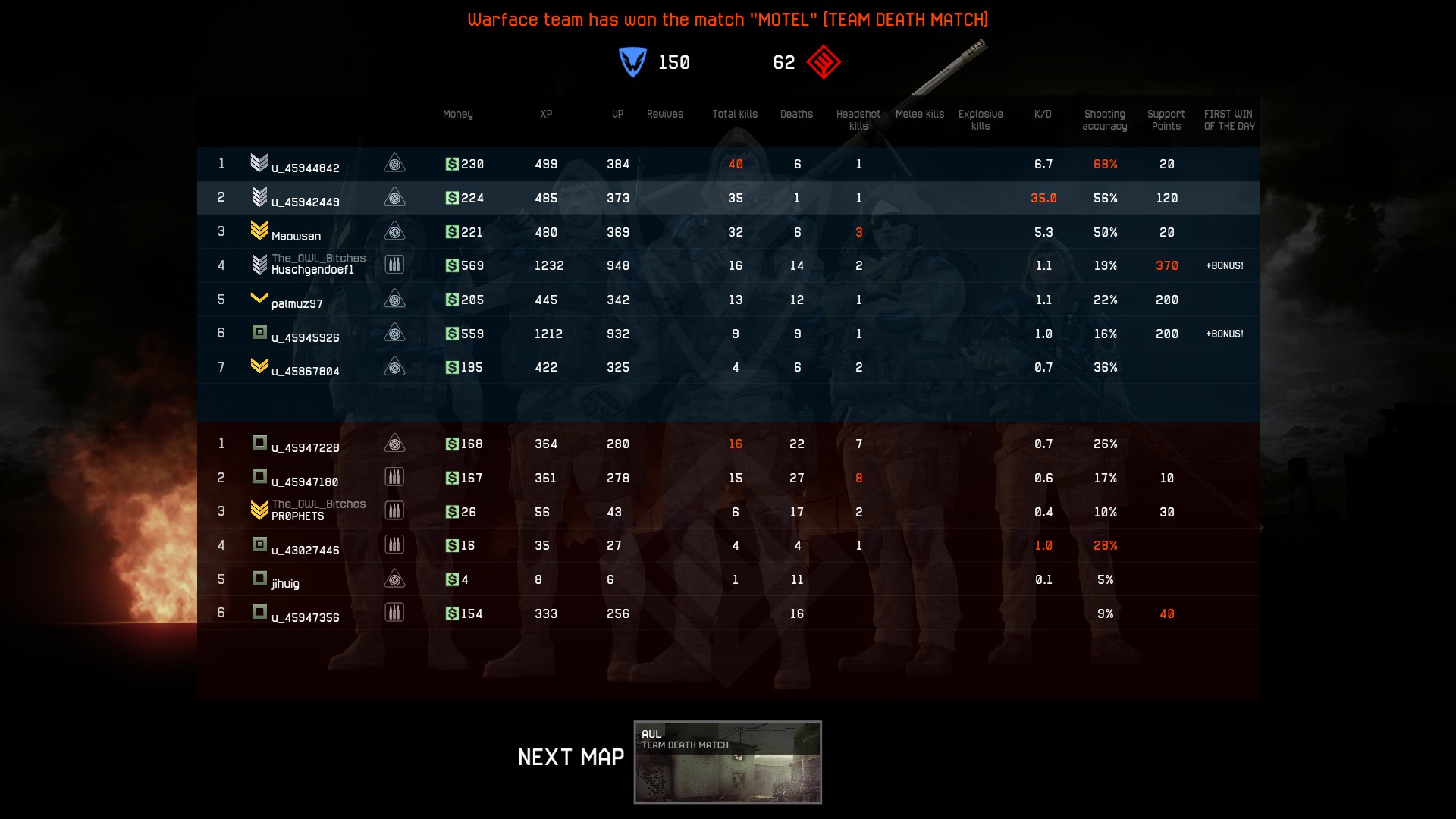1456x819 pixels.
Task: Click the Support Points column header
Action: [x=1166, y=120]
